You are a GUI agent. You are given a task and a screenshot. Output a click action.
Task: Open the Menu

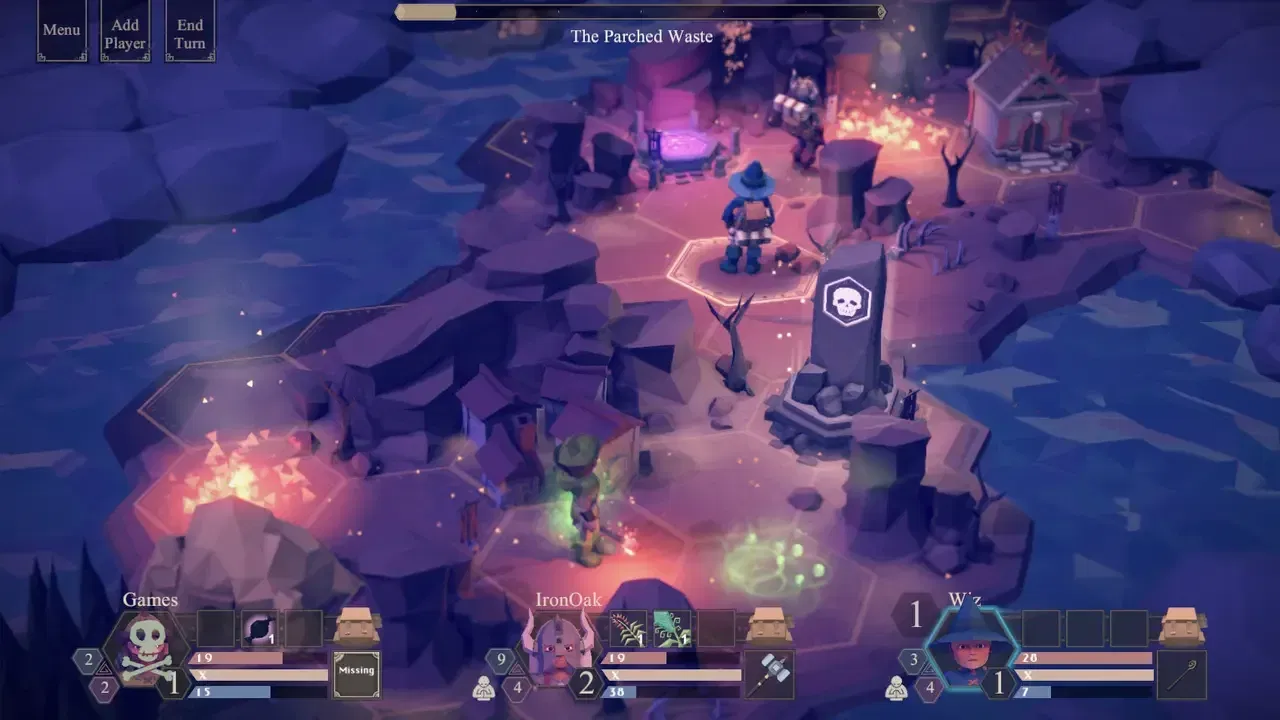61,30
